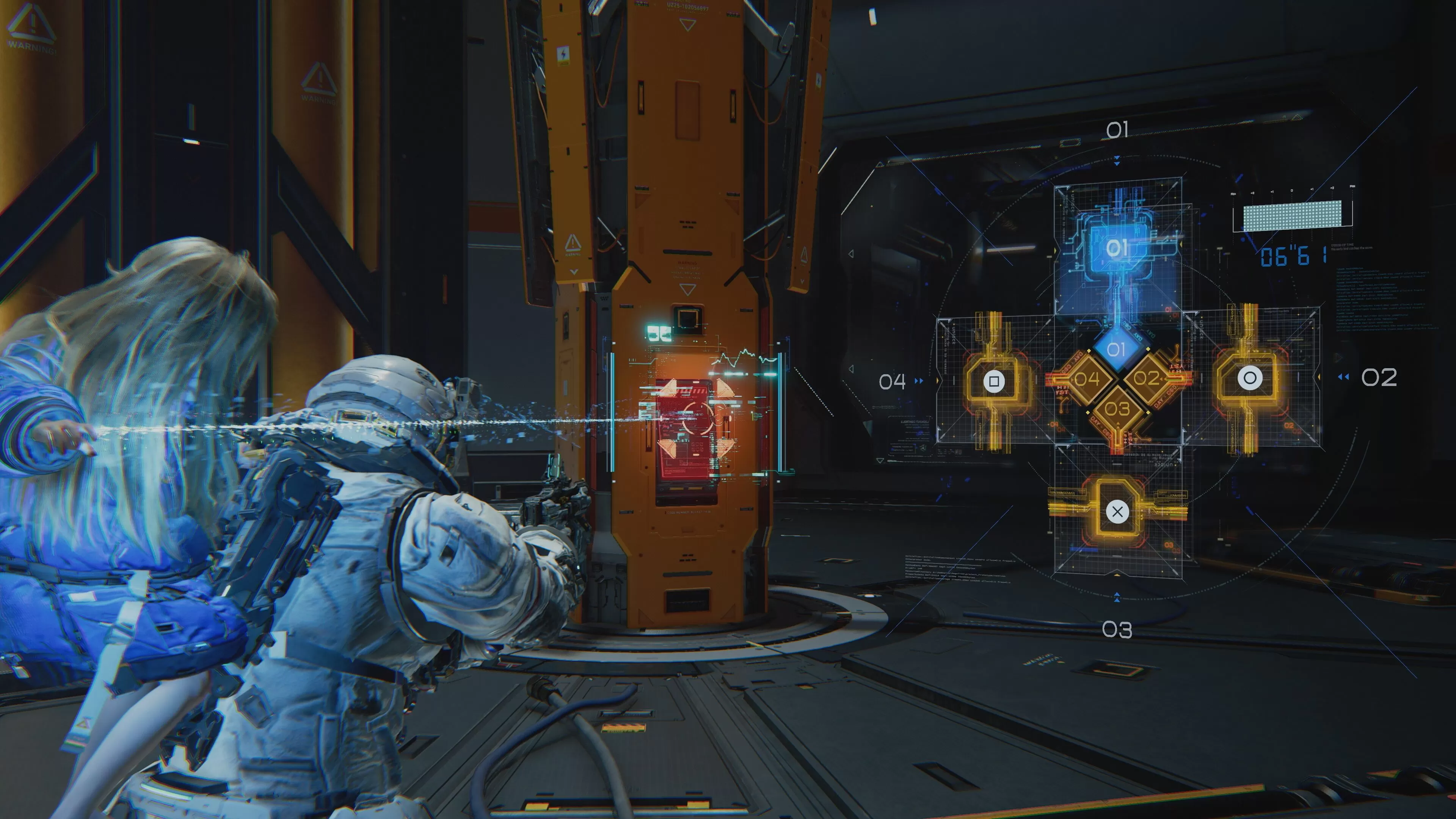The image size is (1456, 819).
Task: Expand the upward arrows above the 01 node
Action: [x=1118, y=160]
